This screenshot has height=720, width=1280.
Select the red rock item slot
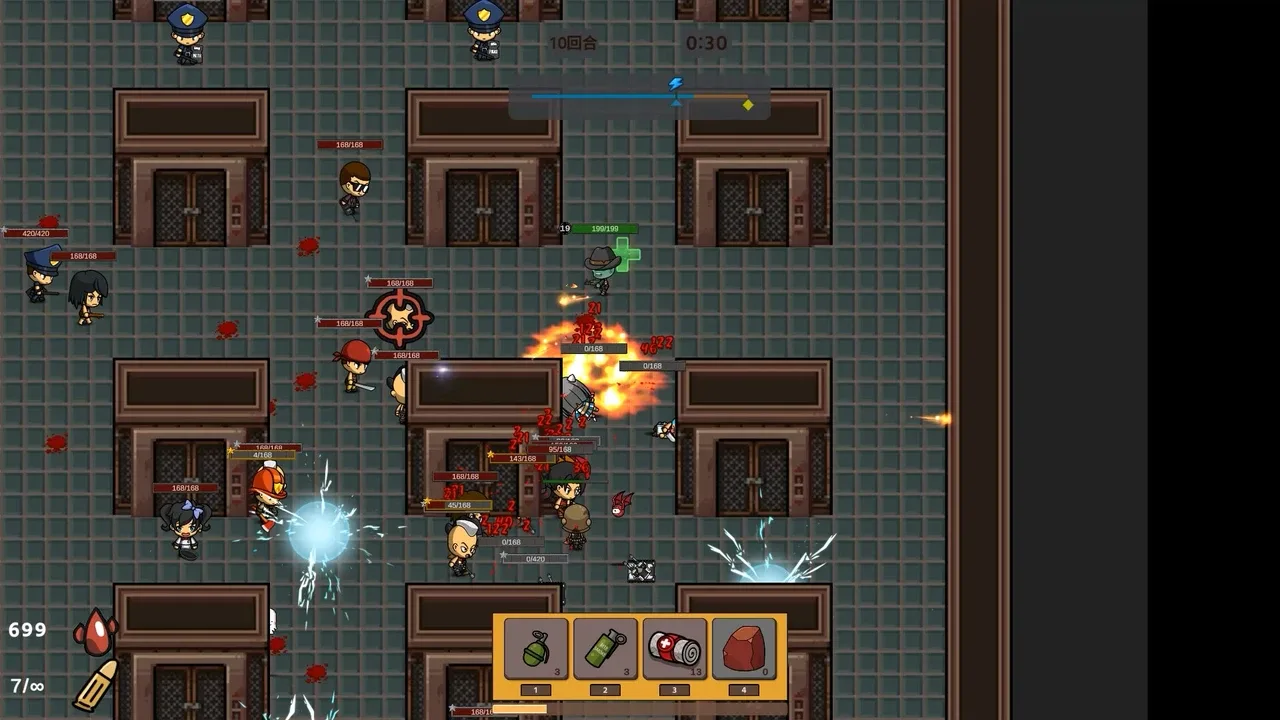743,649
